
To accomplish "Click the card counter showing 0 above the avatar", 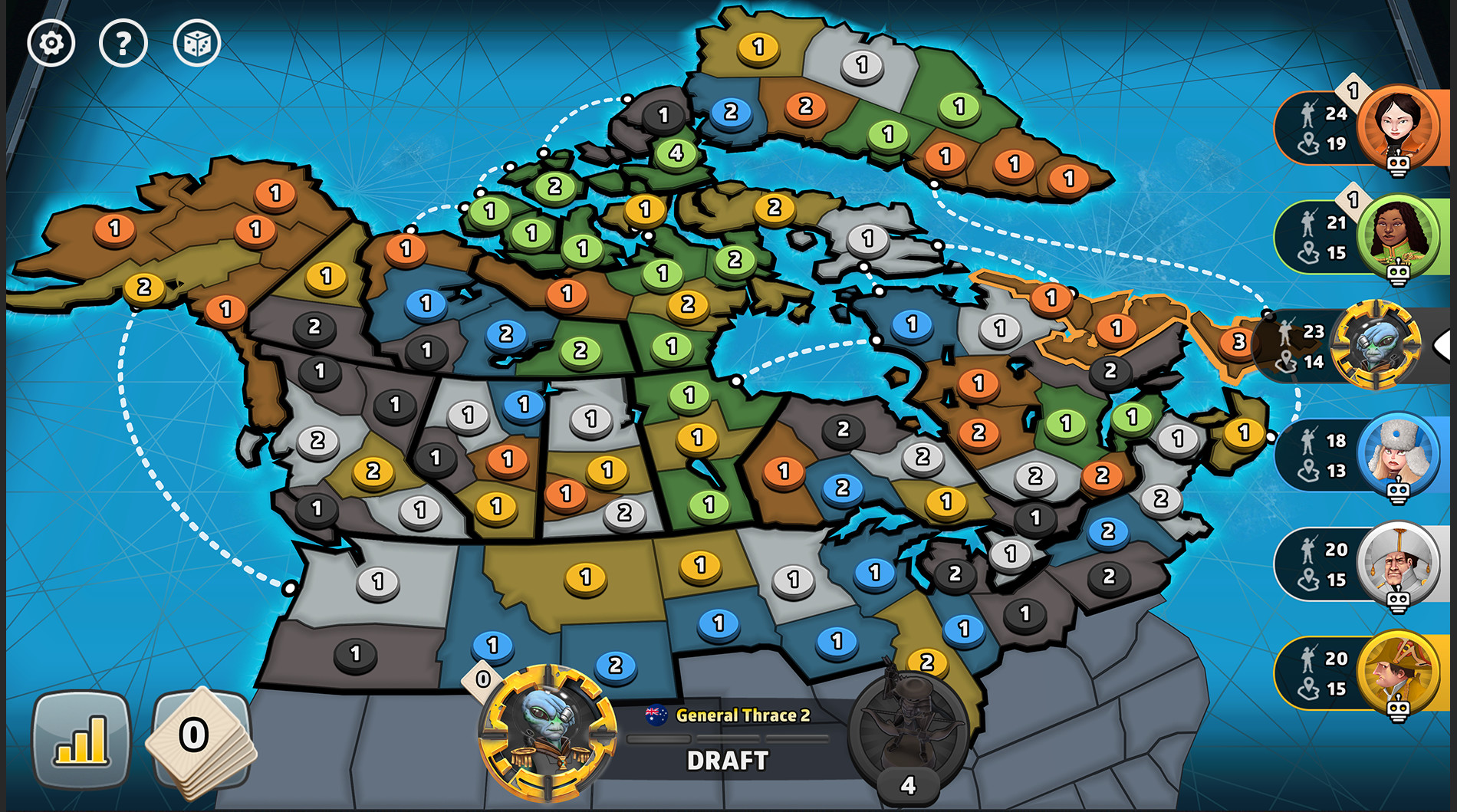I will tap(482, 676).
